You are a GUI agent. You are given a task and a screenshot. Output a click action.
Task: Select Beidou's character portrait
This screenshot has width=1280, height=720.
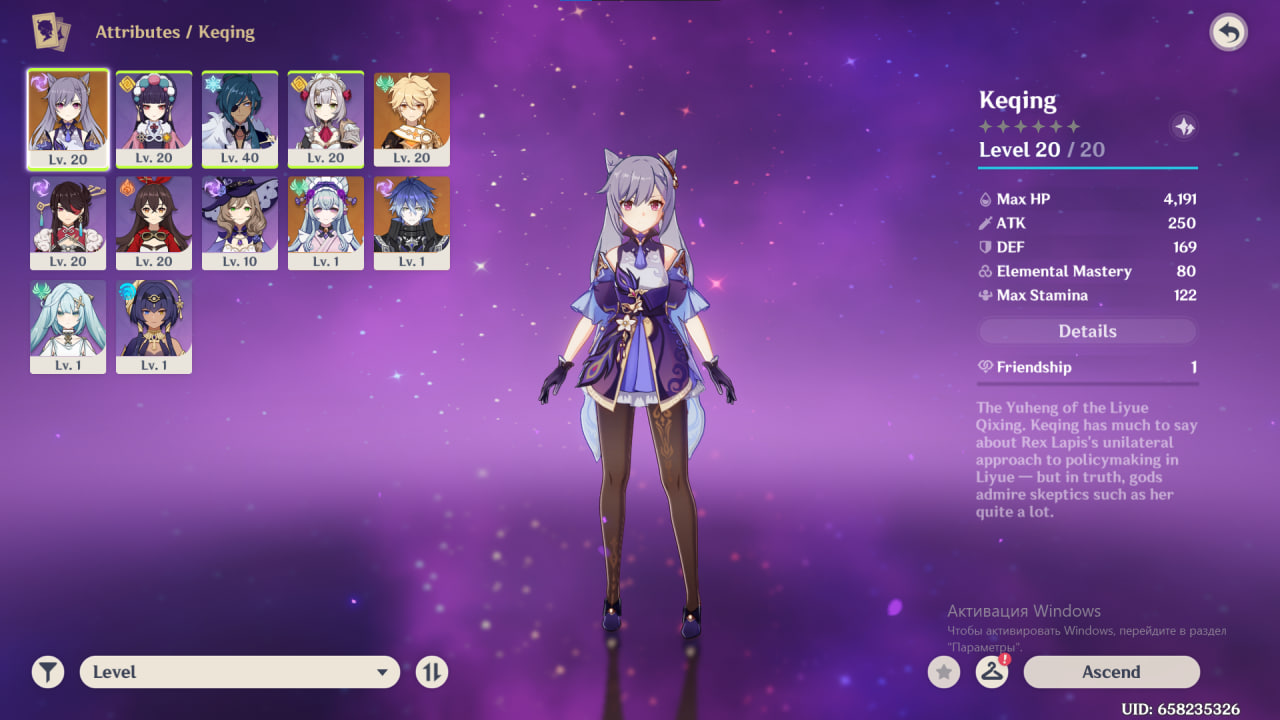click(x=68, y=222)
